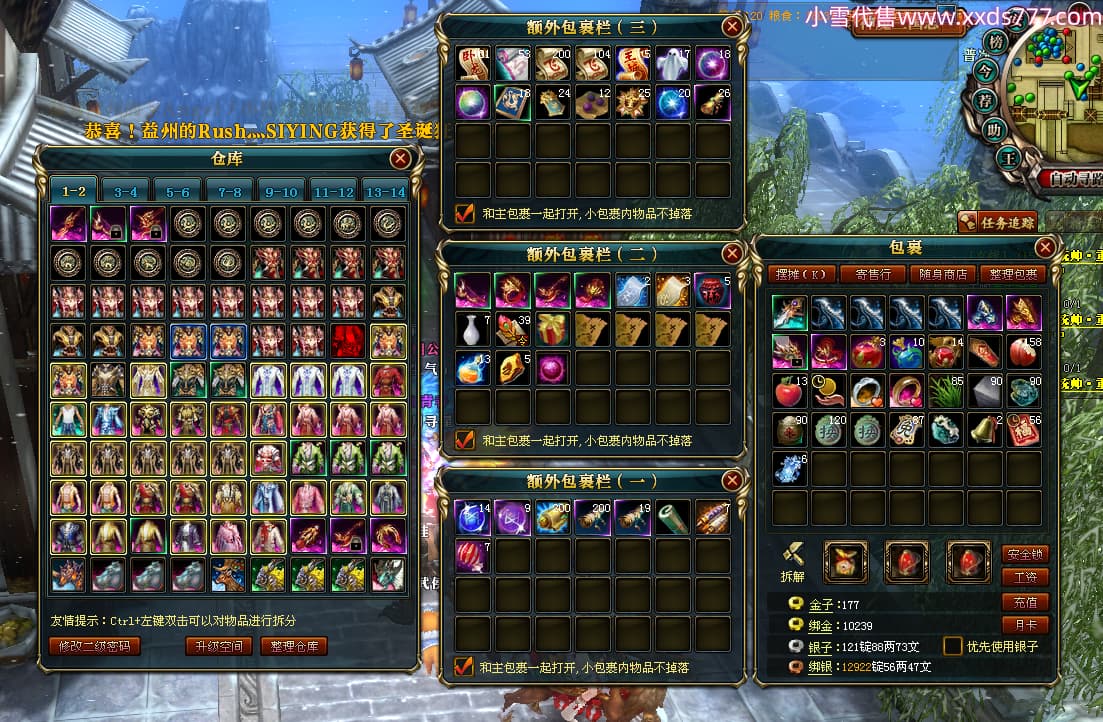The width and height of the screenshot is (1103, 722).
Task: Open the 寄售行 consignment house
Action: (872, 274)
